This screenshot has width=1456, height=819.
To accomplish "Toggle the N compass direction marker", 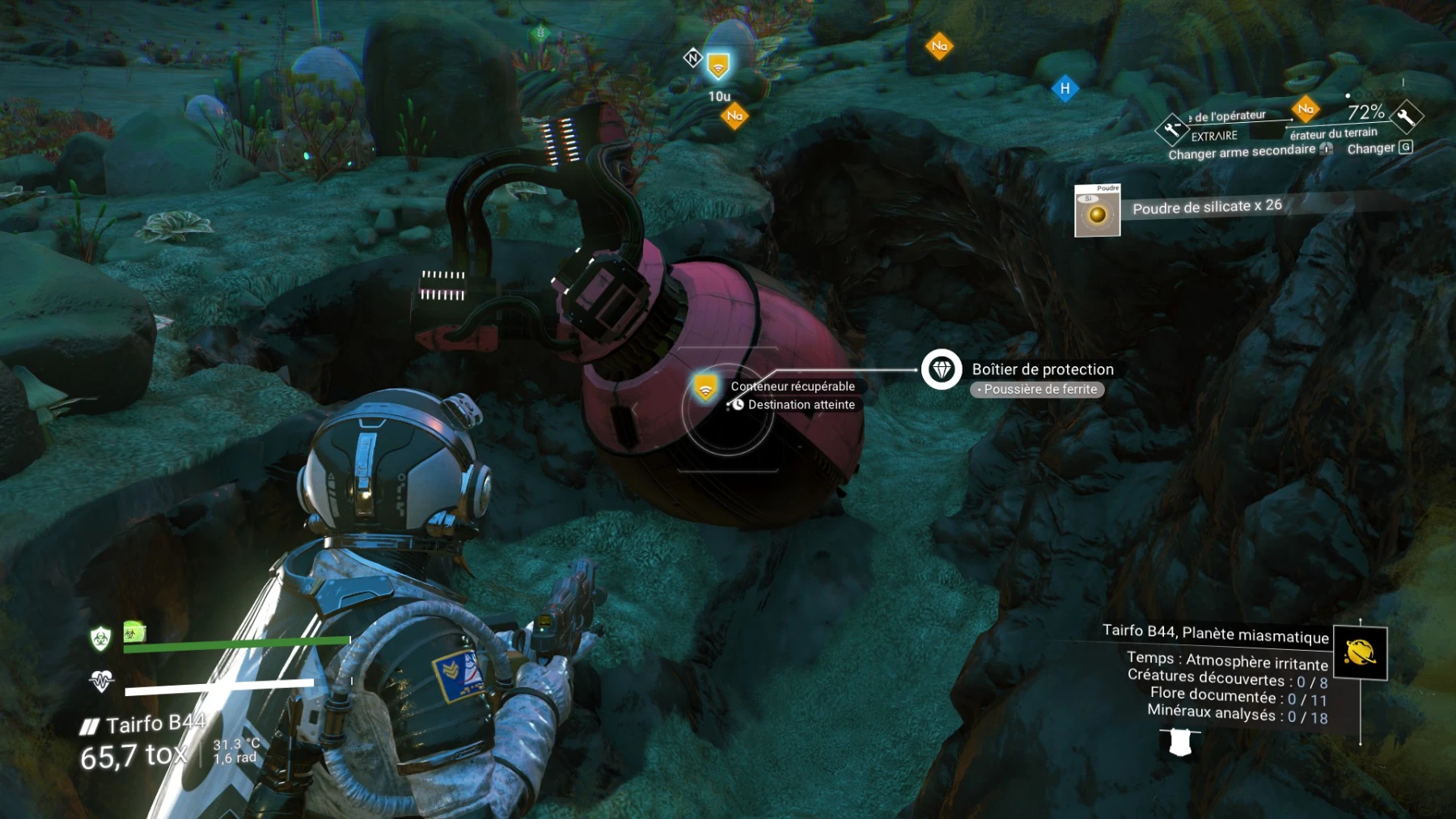I will (x=692, y=58).
